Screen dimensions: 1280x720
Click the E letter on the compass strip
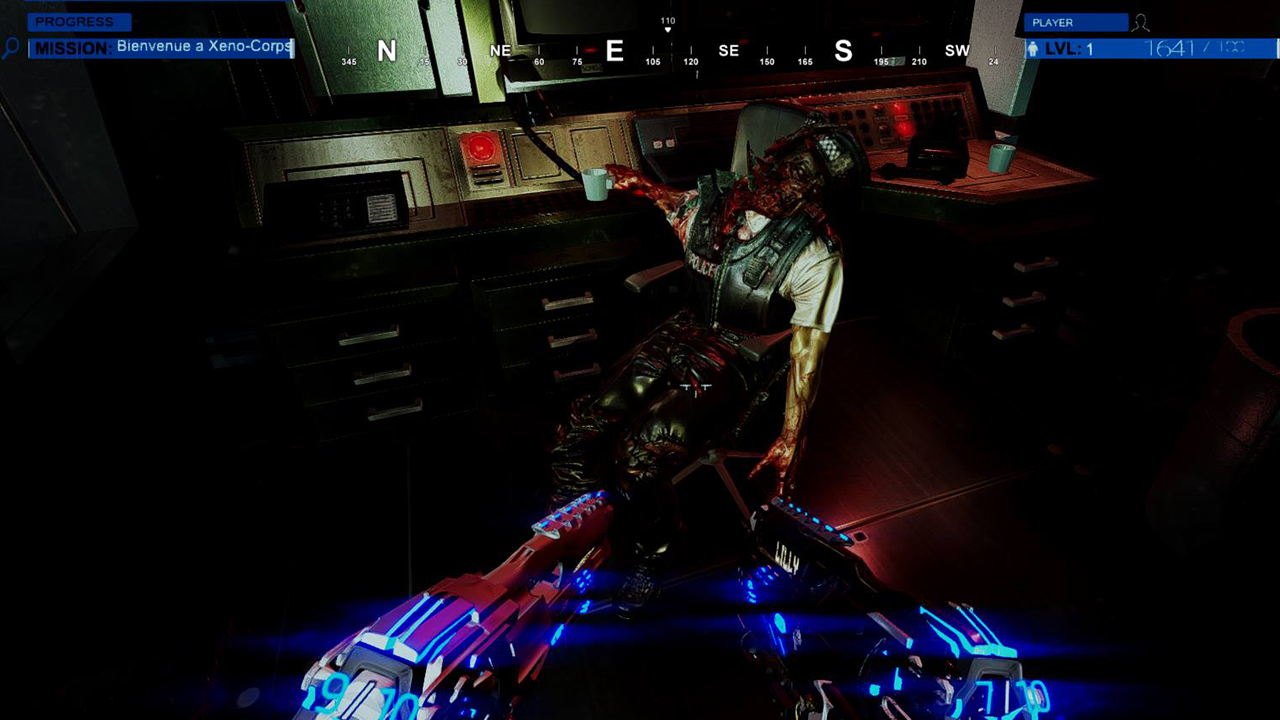point(614,51)
